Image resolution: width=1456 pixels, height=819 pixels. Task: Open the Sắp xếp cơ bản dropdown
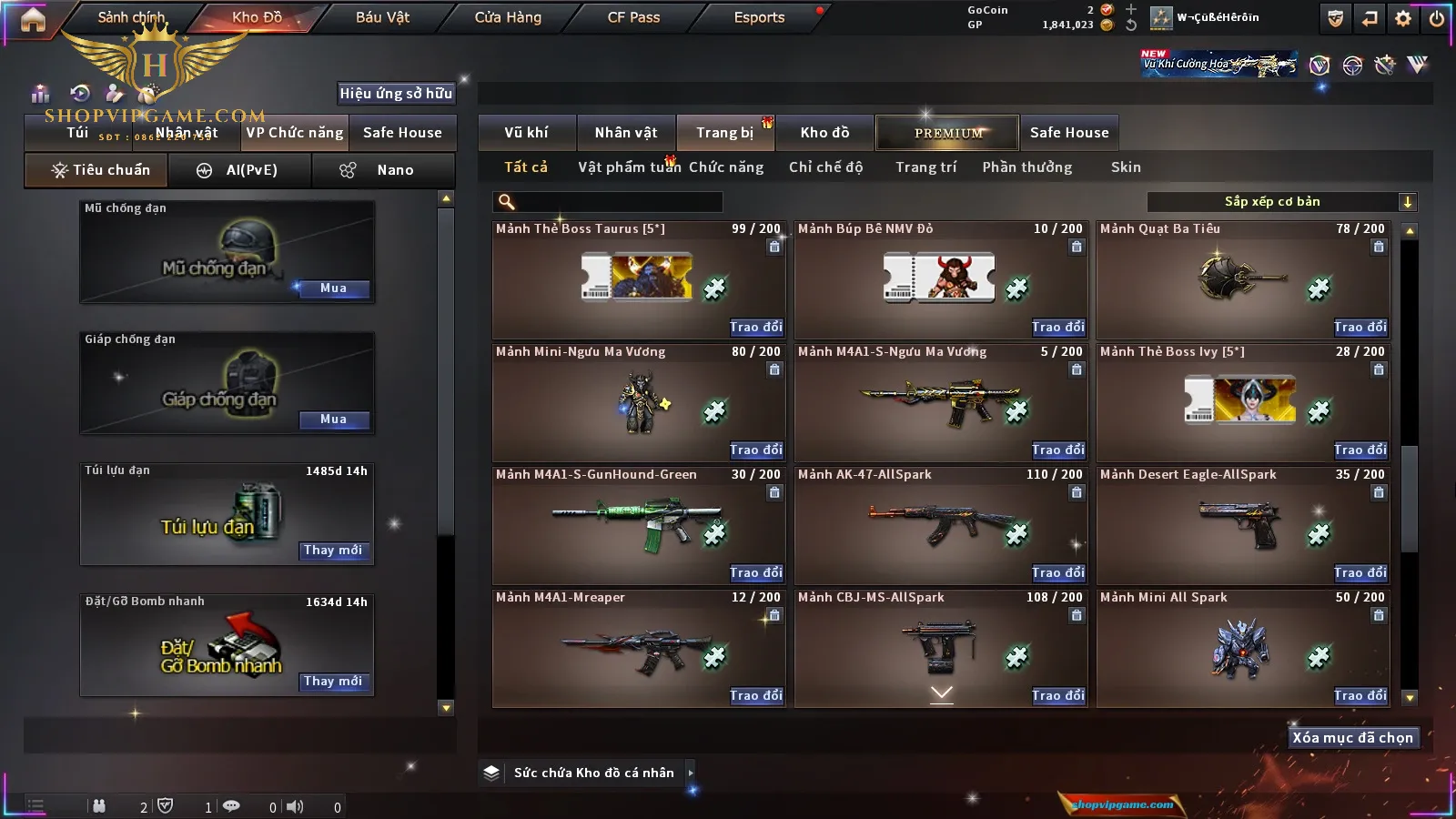click(1281, 202)
